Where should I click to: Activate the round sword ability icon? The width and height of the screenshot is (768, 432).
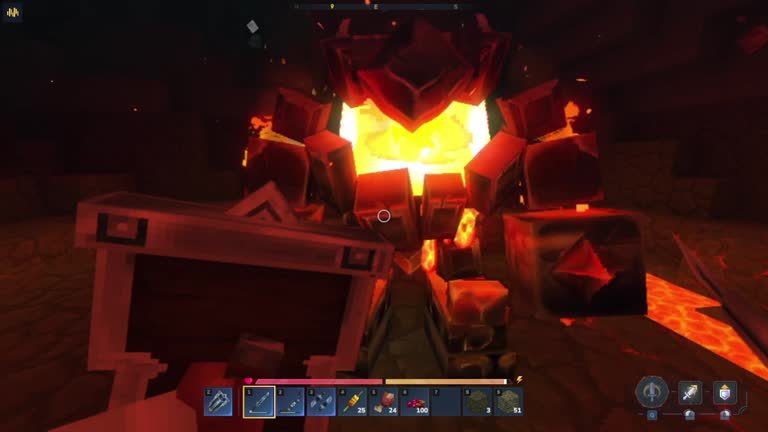[652, 391]
